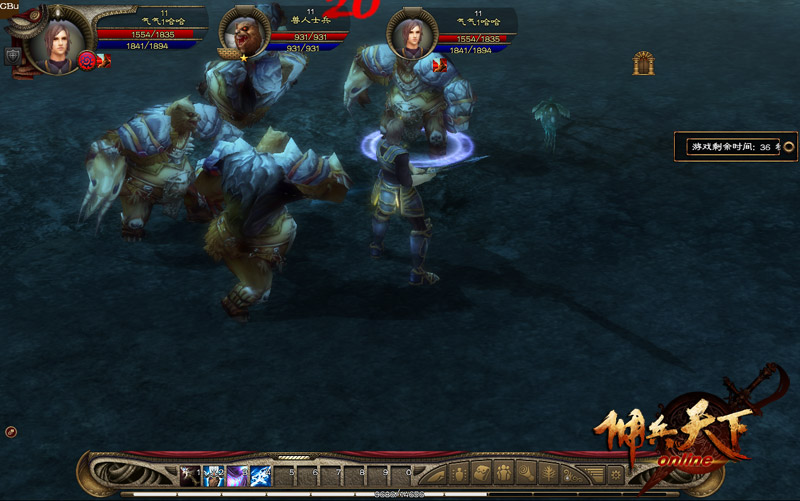Click the shield icon beside player portrait
800x501 pixels.
(x=13, y=57)
